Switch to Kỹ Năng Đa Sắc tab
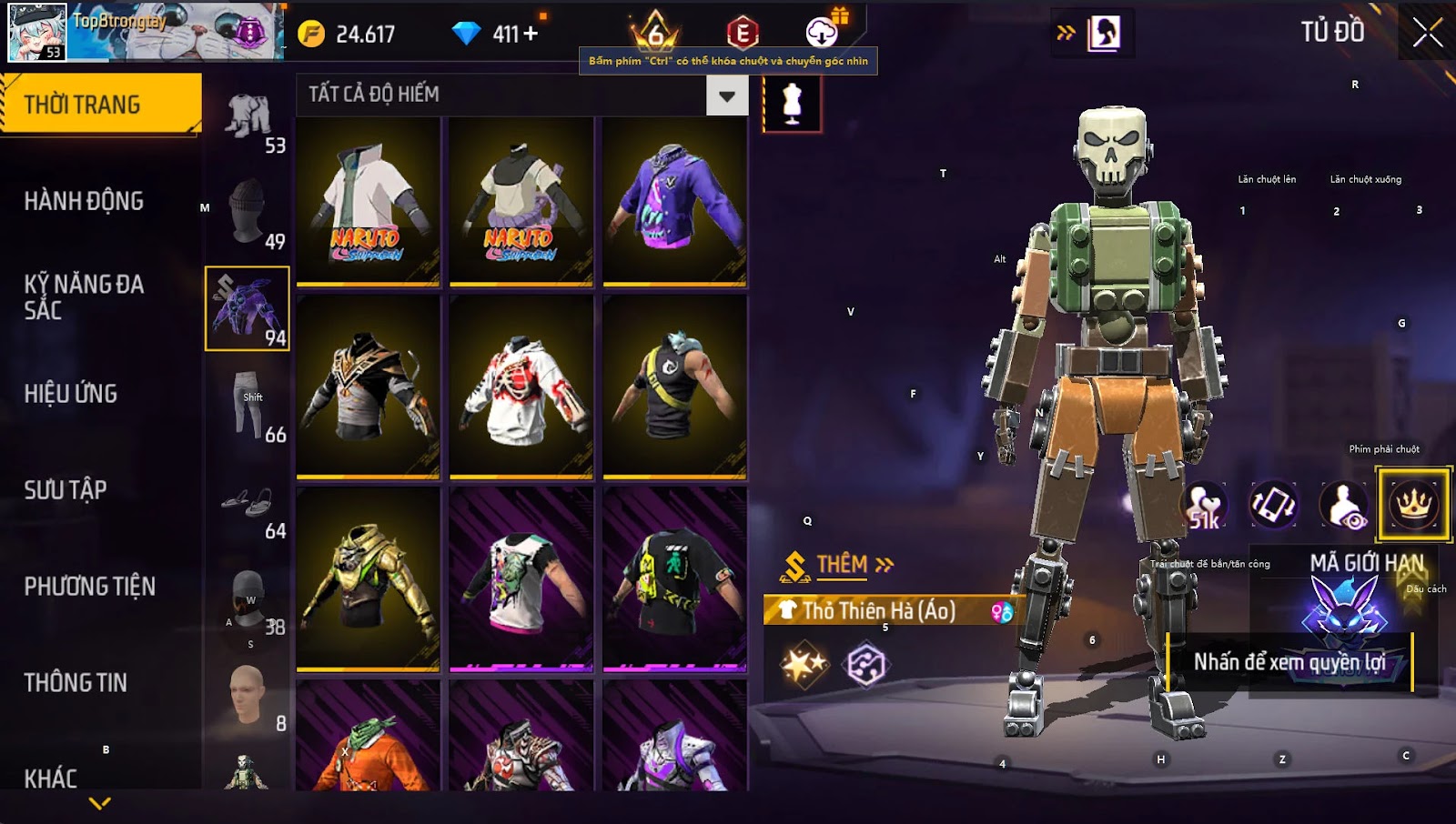This screenshot has width=1456, height=824. pos(84,297)
